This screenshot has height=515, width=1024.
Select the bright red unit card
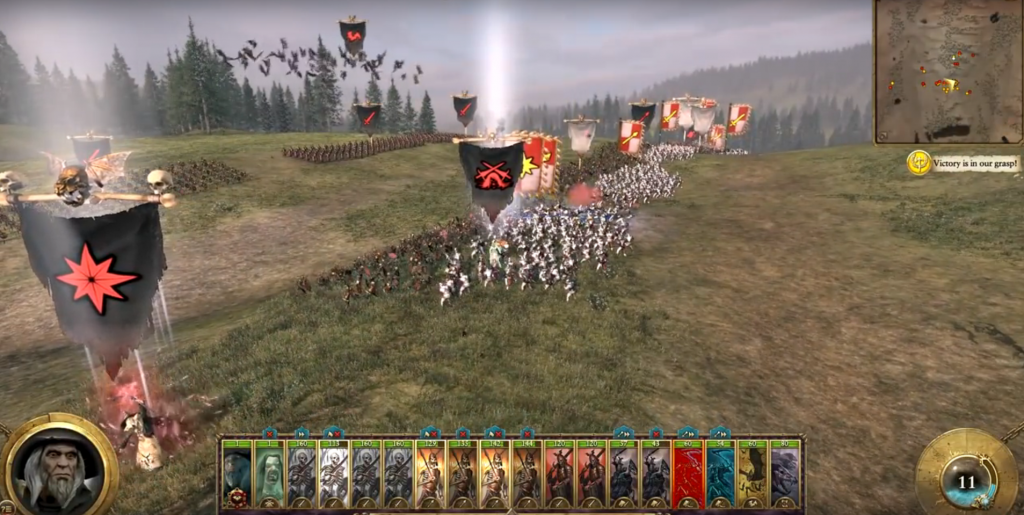(688, 473)
